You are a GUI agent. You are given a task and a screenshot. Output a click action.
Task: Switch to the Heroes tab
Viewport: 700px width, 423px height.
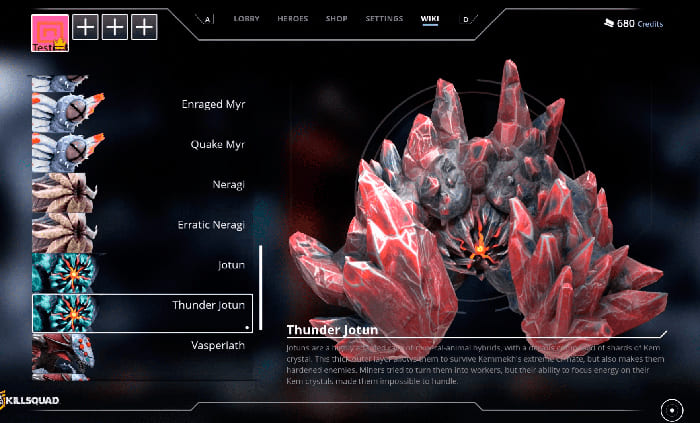[x=293, y=19]
